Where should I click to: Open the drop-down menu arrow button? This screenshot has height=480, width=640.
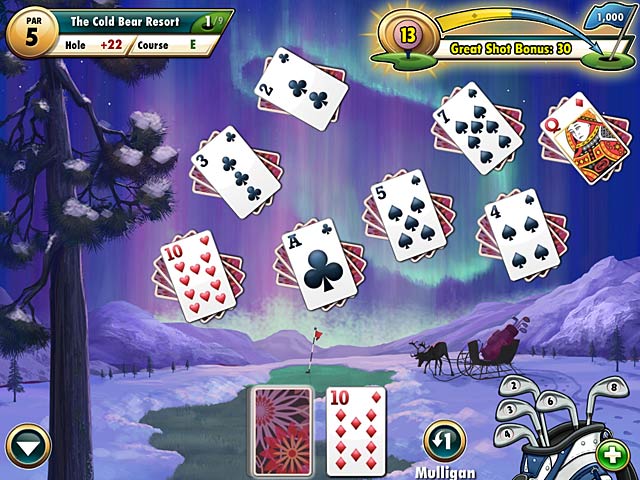coord(27,444)
